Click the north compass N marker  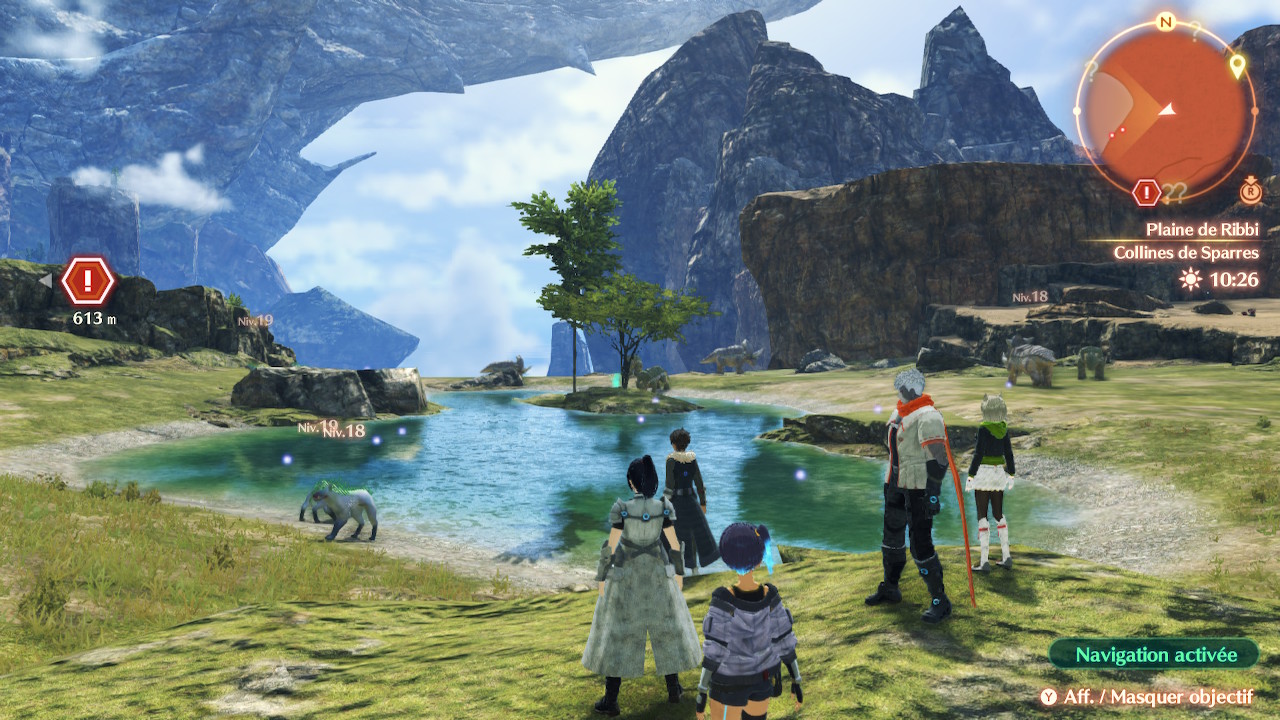pos(1165,21)
